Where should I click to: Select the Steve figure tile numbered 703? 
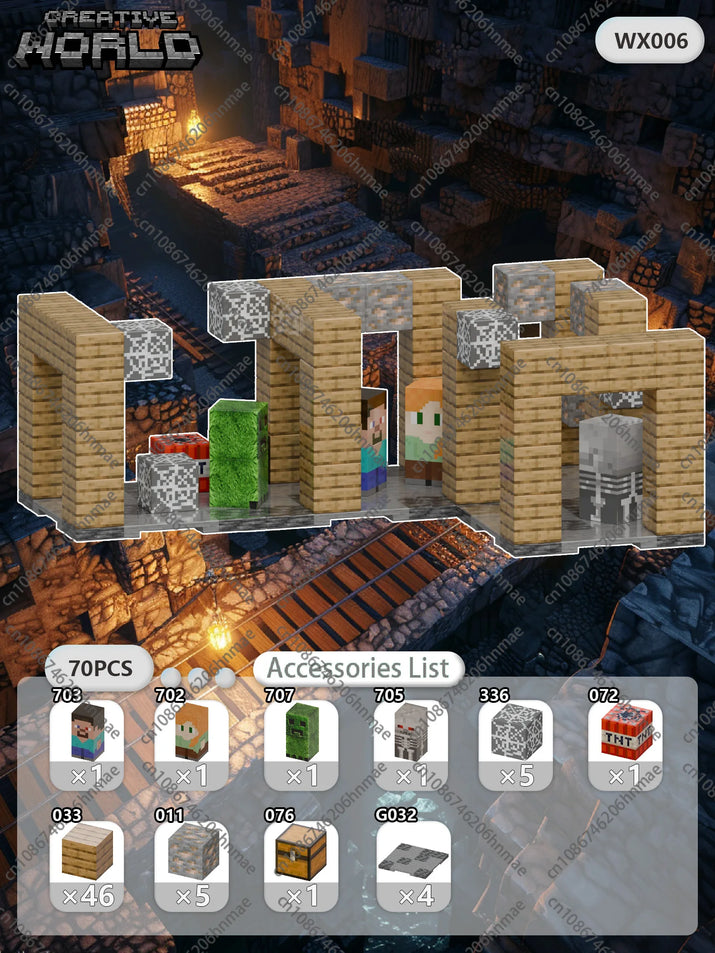point(87,744)
